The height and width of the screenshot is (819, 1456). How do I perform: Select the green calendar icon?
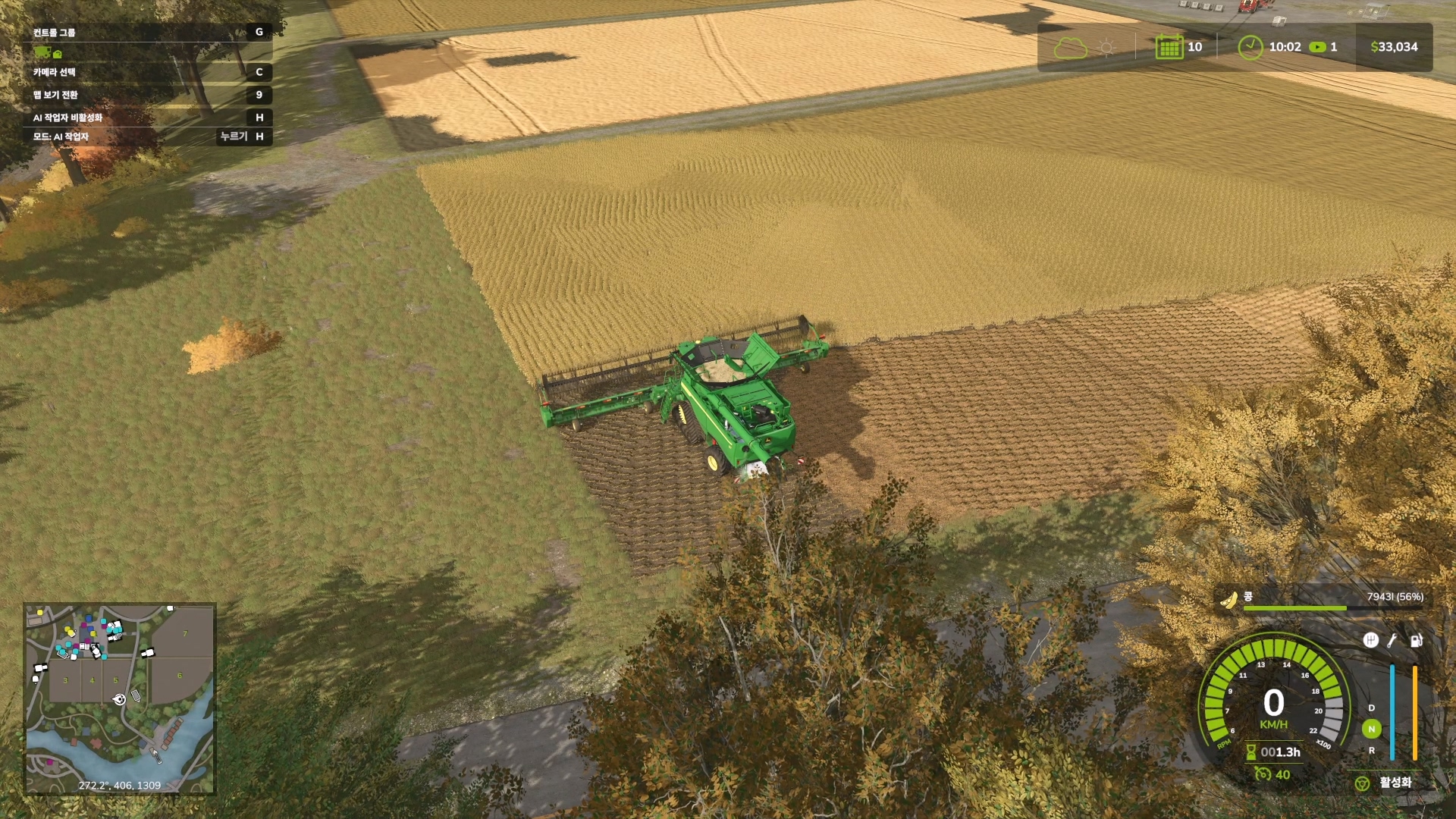coord(1169,47)
